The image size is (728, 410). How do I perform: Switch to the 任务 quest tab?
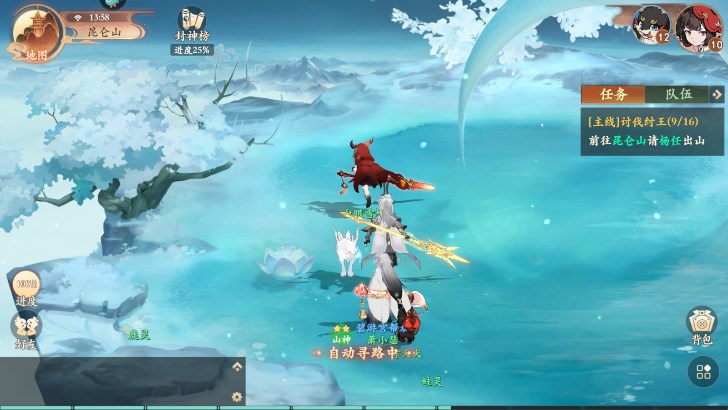click(x=613, y=94)
